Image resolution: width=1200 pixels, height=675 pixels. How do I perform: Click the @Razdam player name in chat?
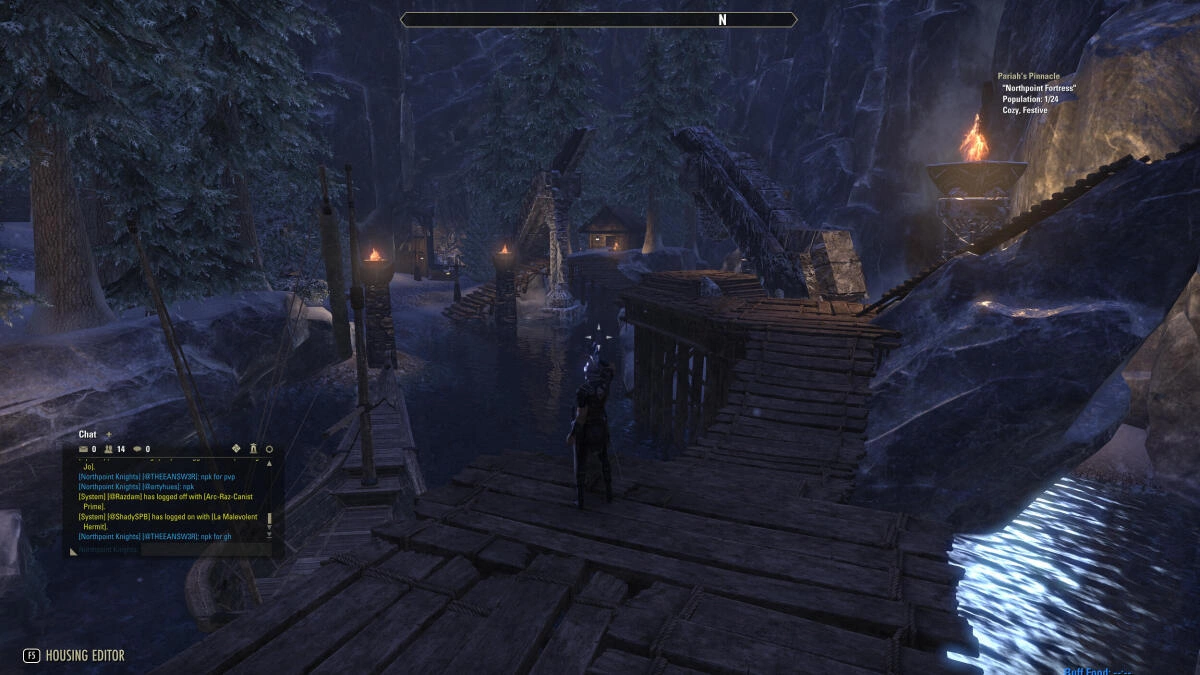pos(124,497)
